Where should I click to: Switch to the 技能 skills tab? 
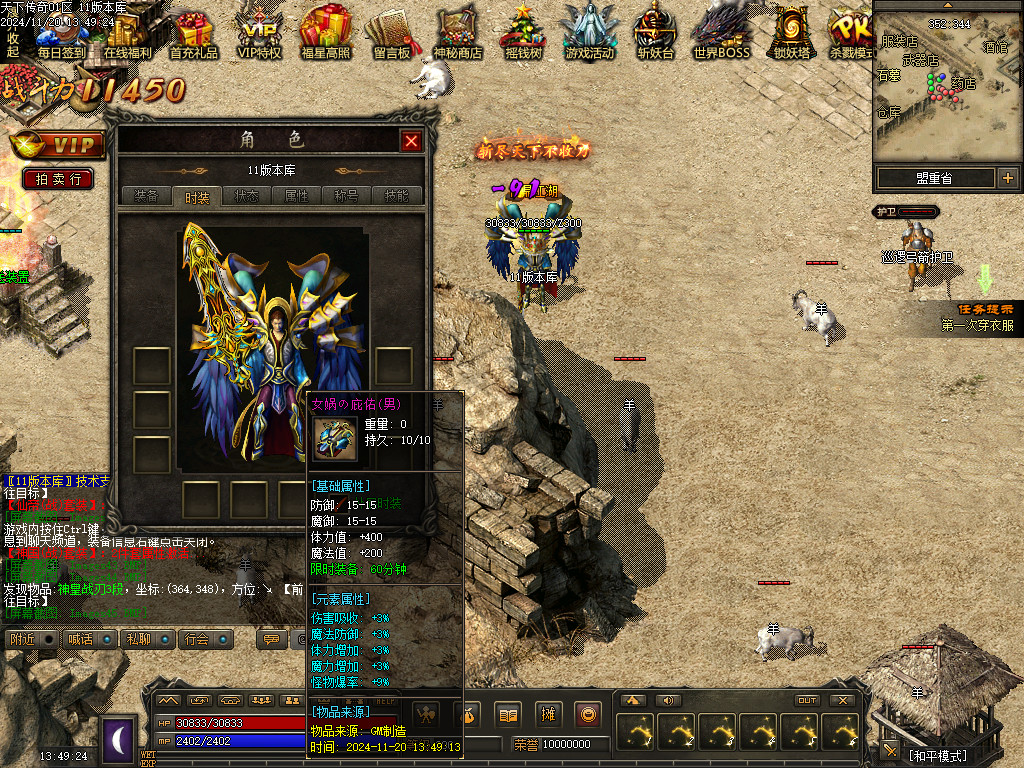tap(396, 196)
